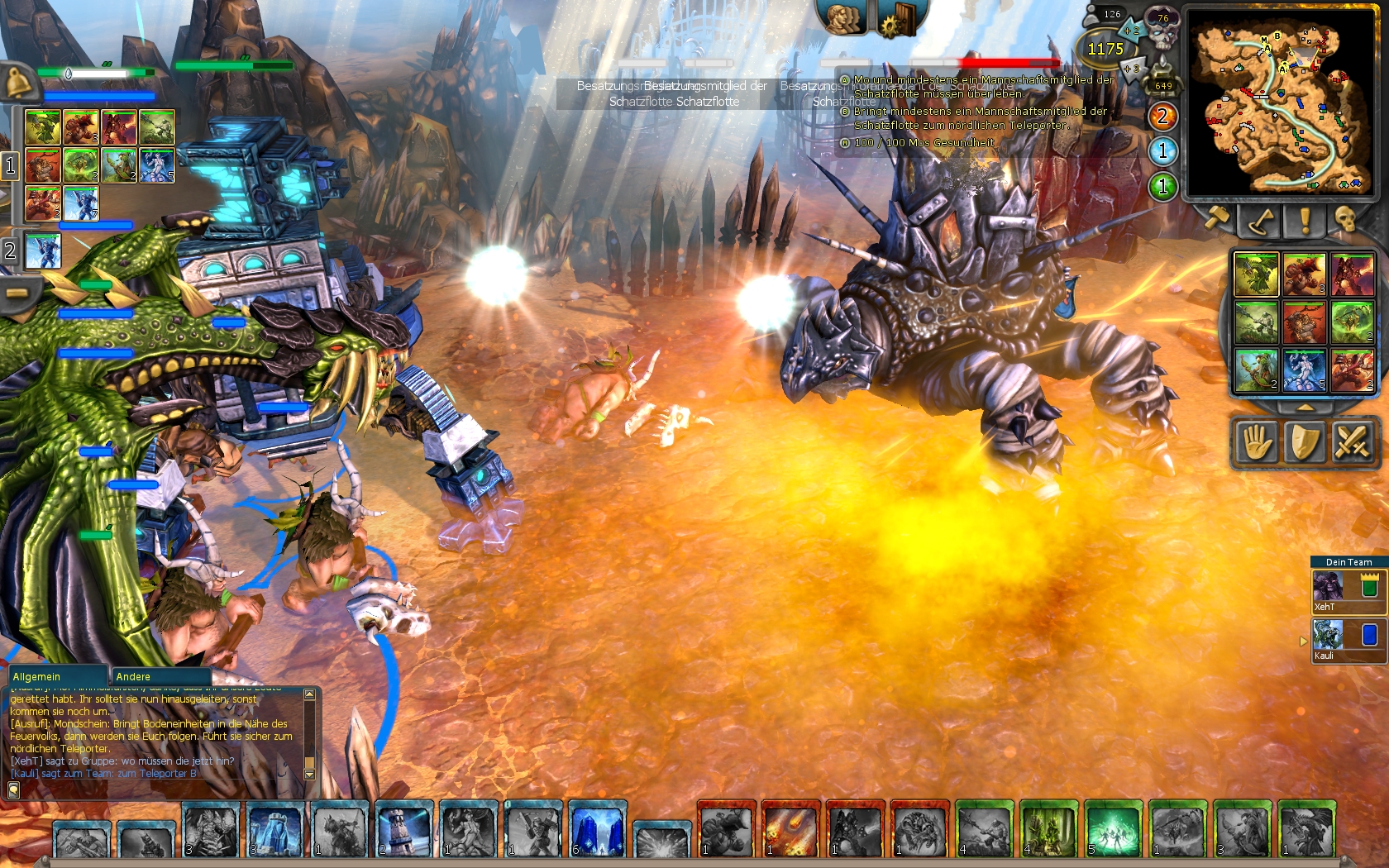Image resolution: width=1389 pixels, height=868 pixels.
Task: Play the fiery meteor spell card
Action: 790,830
